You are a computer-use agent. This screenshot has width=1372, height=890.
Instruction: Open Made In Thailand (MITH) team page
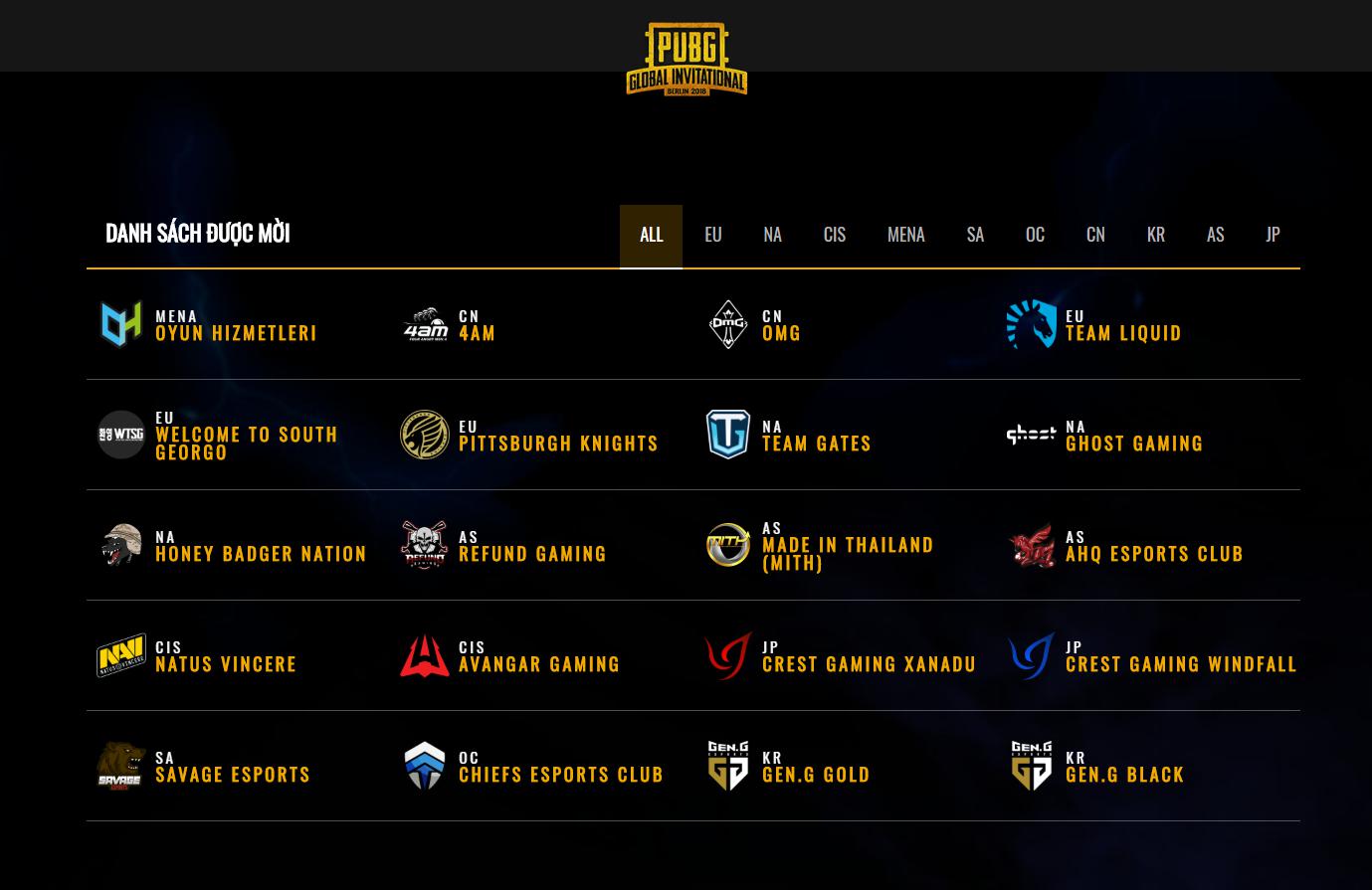tap(848, 553)
